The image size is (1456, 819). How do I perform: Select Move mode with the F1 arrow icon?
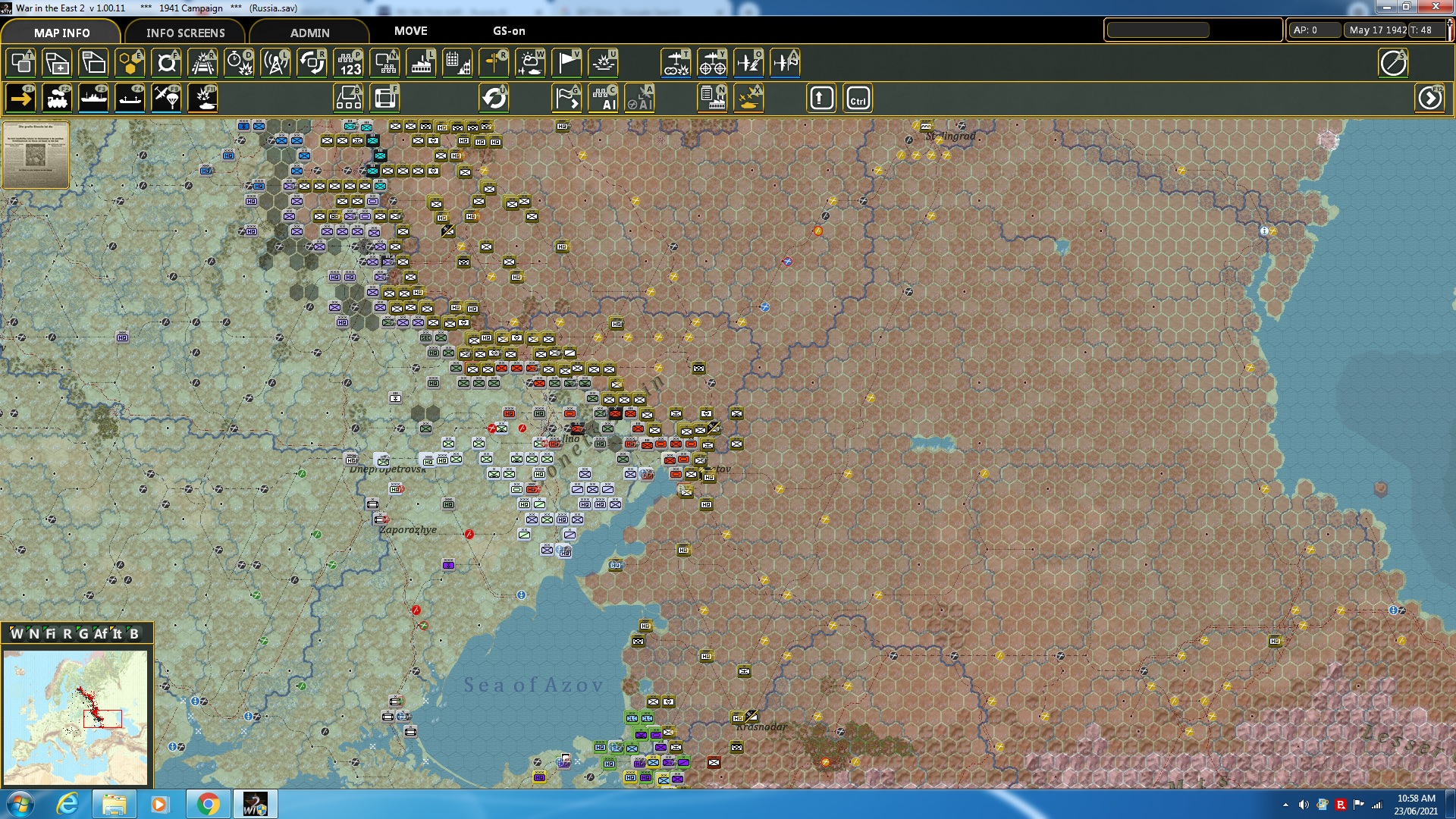[x=20, y=98]
